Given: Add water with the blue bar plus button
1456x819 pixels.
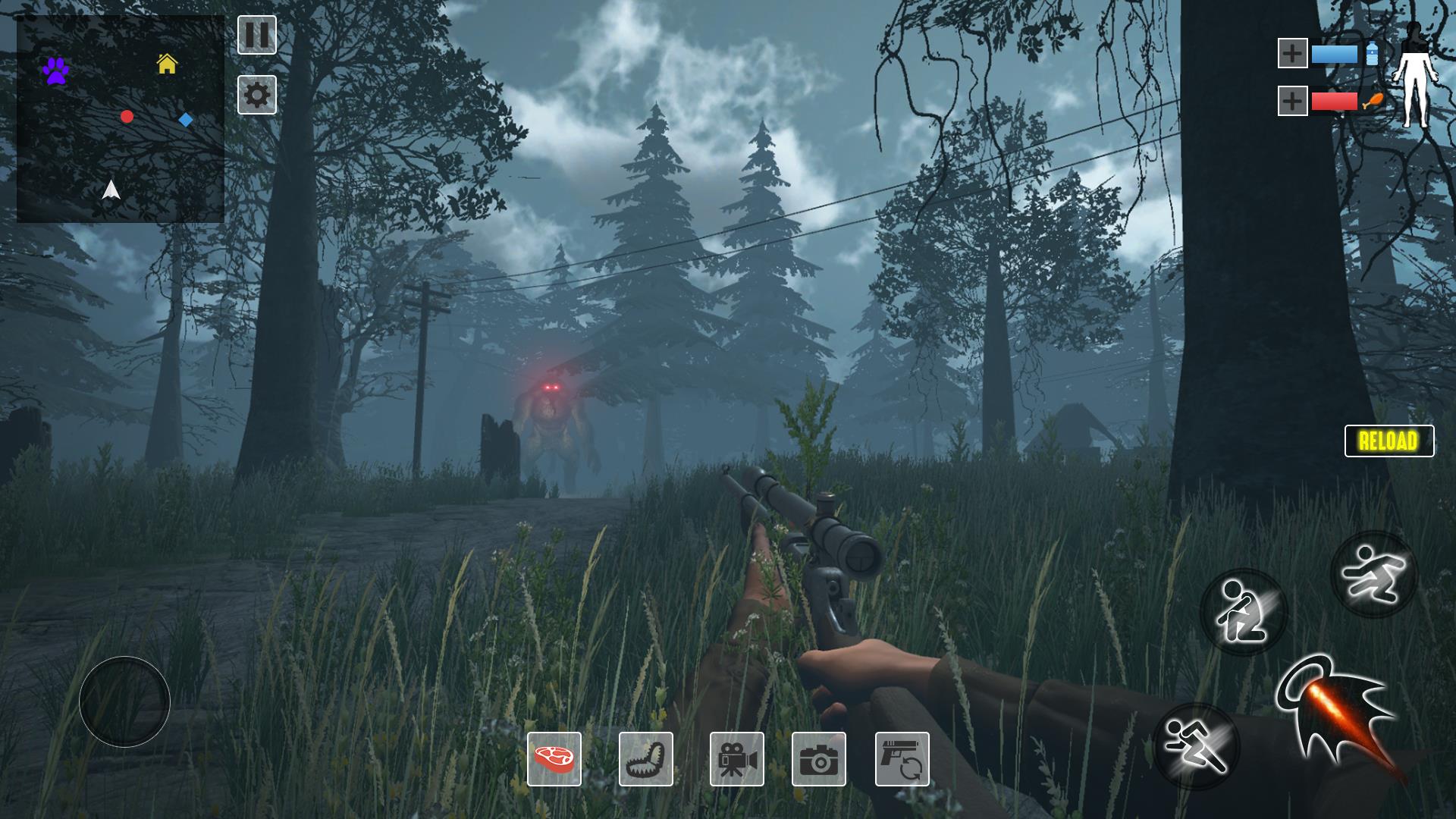Looking at the screenshot, I should click(1292, 53).
